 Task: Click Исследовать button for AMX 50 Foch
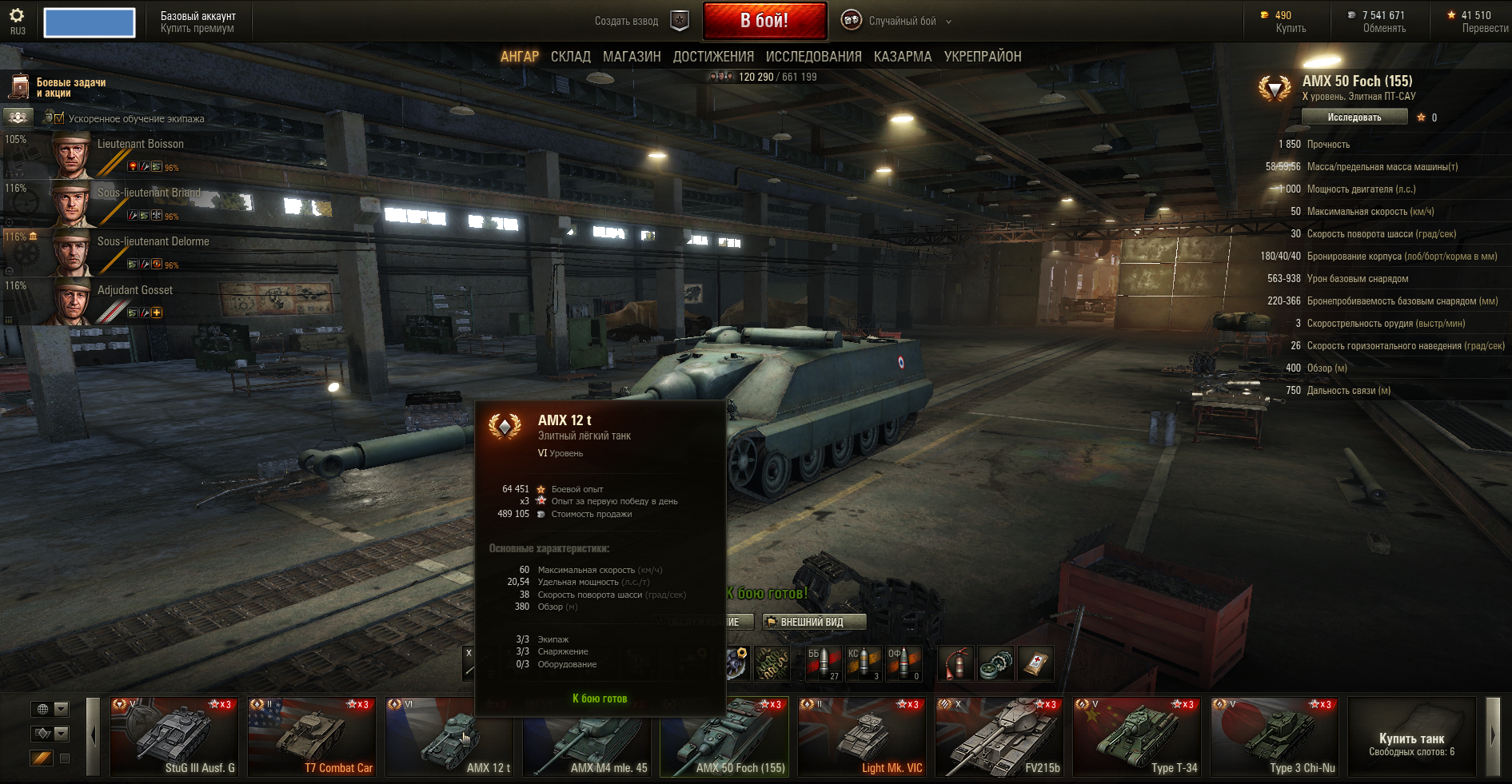[x=1354, y=117]
